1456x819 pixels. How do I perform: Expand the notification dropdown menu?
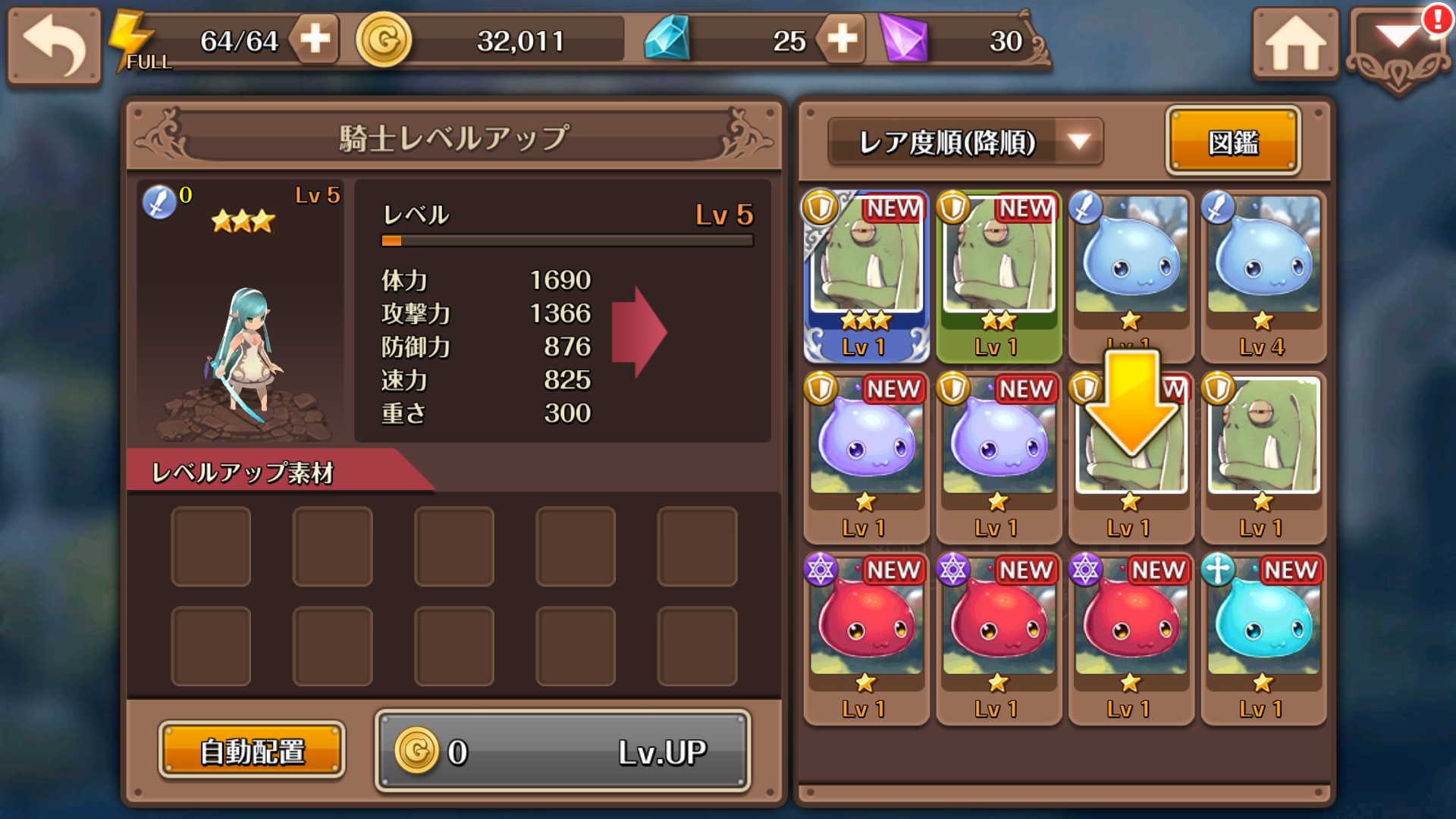click(x=1398, y=47)
